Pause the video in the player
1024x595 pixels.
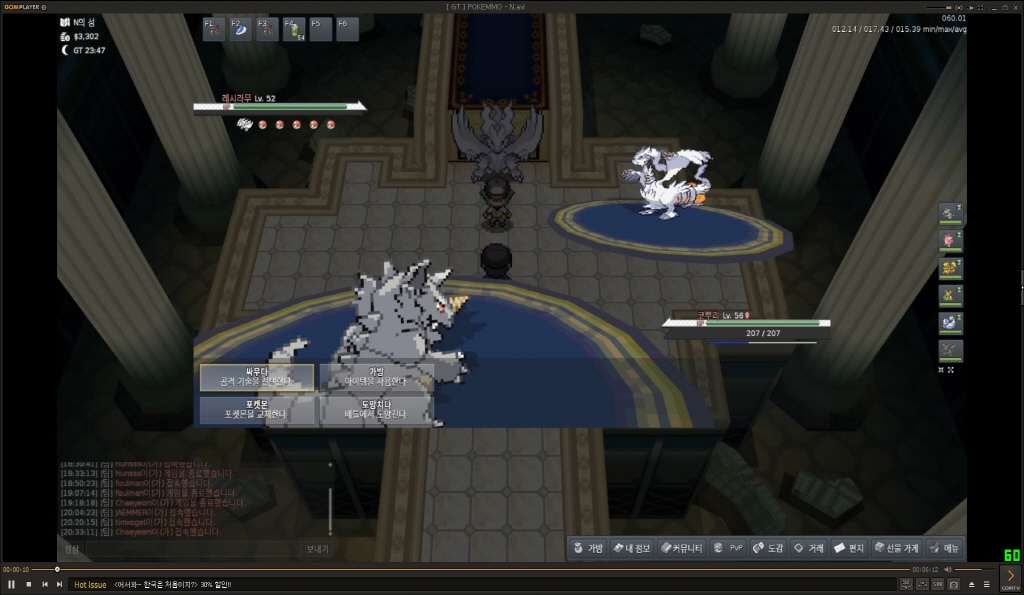tap(11, 584)
